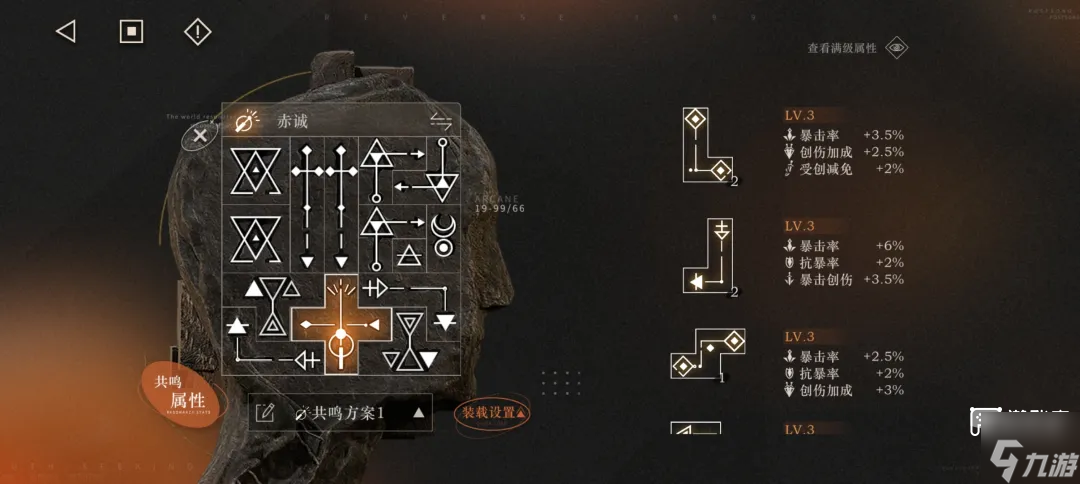Open the diamond exclamation info icon

click(198, 32)
